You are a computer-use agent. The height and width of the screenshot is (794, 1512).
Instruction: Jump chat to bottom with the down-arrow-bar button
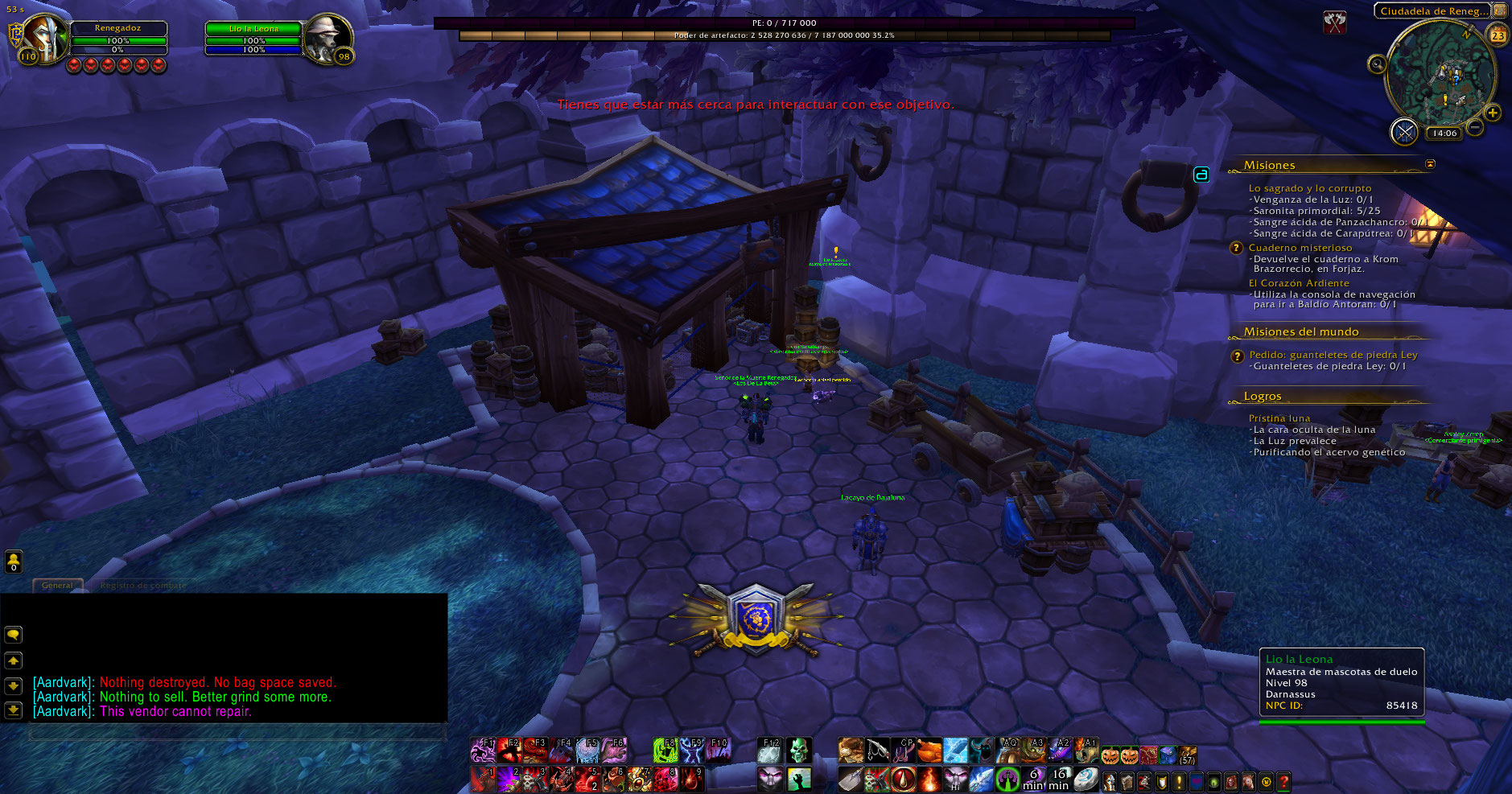pyautogui.click(x=14, y=710)
